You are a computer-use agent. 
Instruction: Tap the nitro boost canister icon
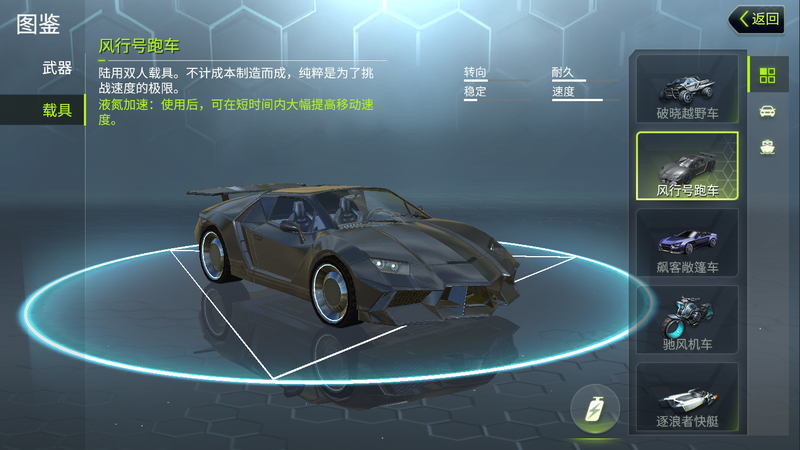tap(595, 409)
